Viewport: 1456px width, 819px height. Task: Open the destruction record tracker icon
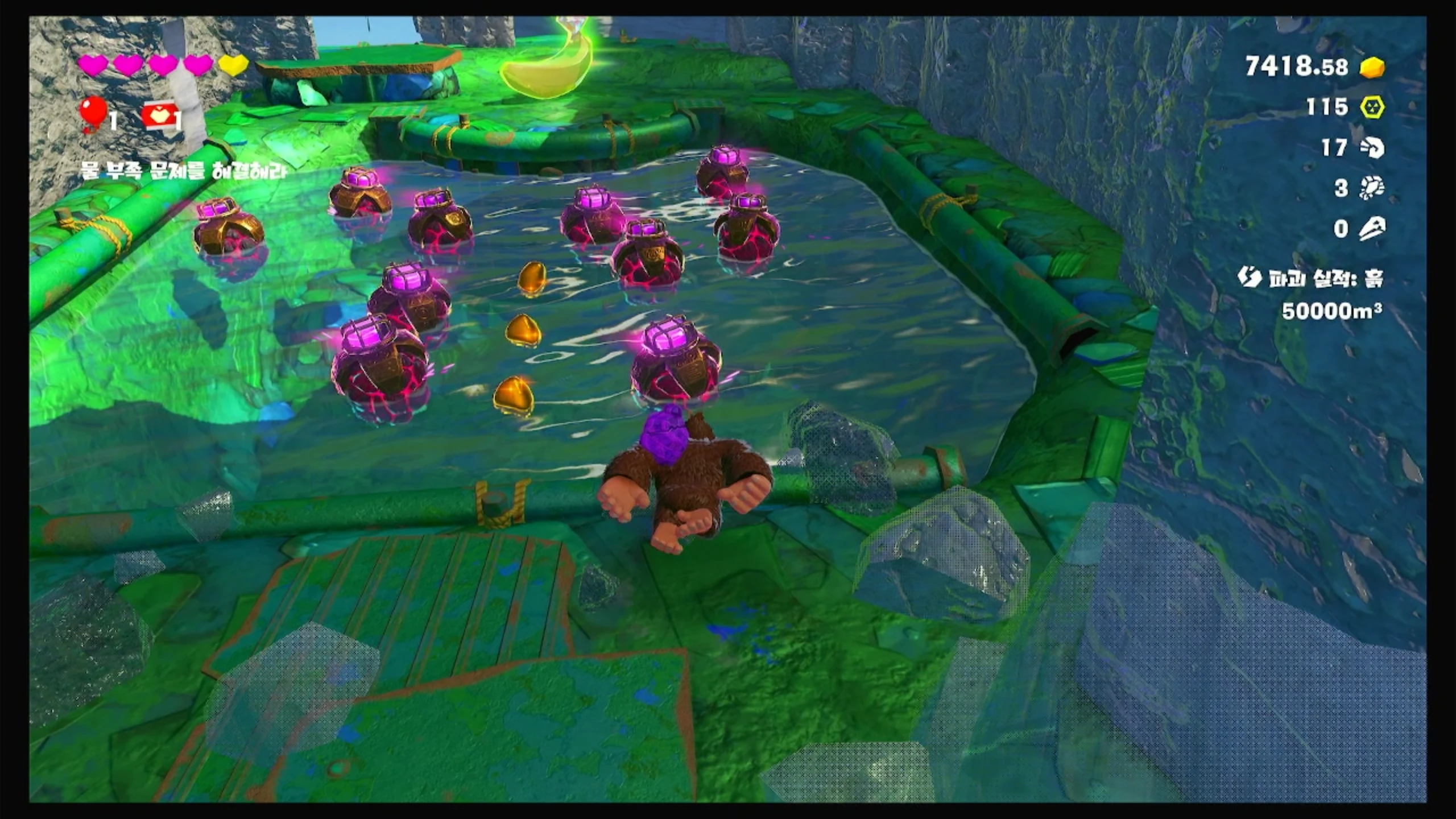pos(1249,278)
